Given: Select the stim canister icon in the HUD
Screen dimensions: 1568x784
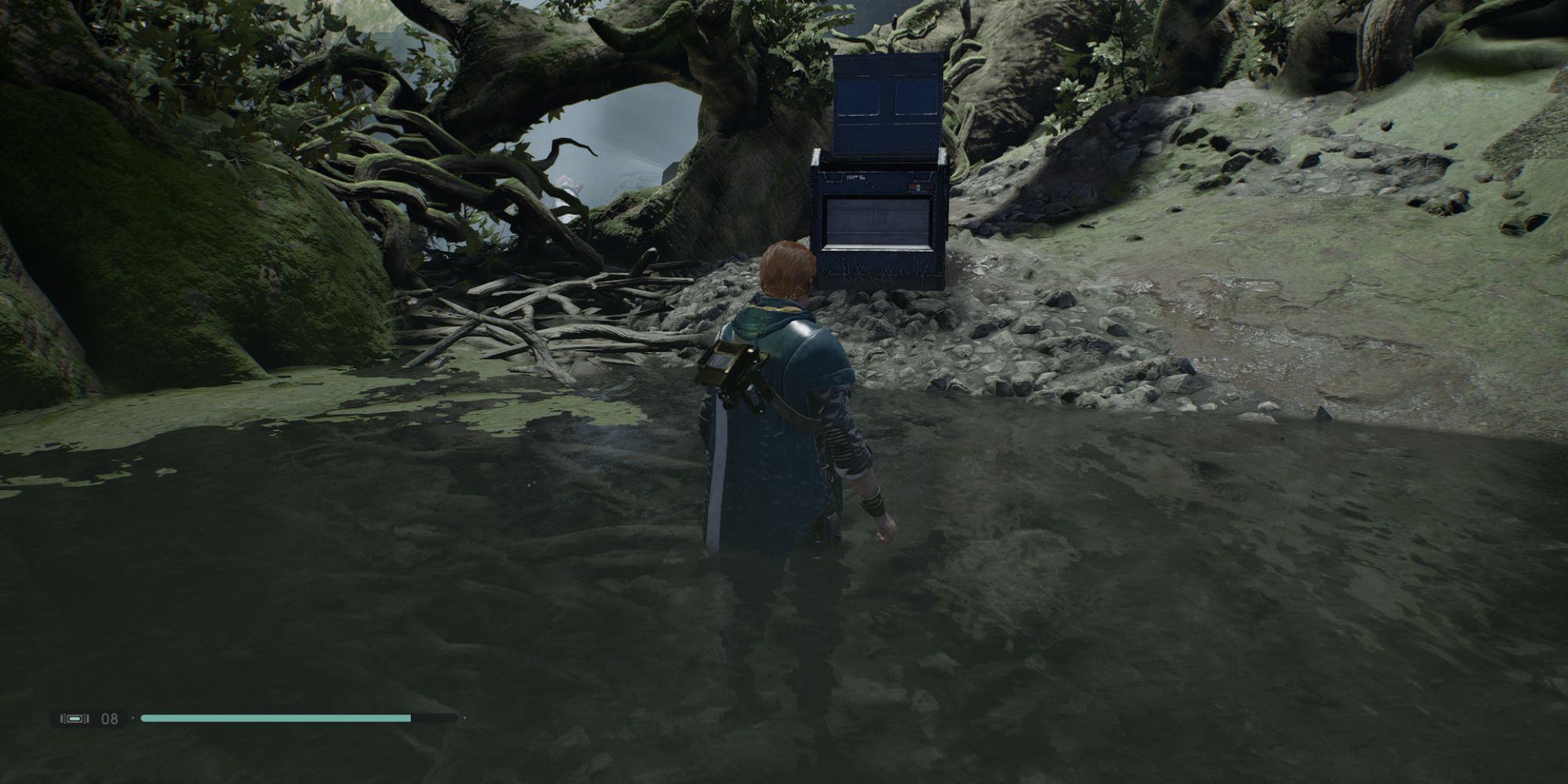Looking at the screenshot, I should [x=74, y=717].
